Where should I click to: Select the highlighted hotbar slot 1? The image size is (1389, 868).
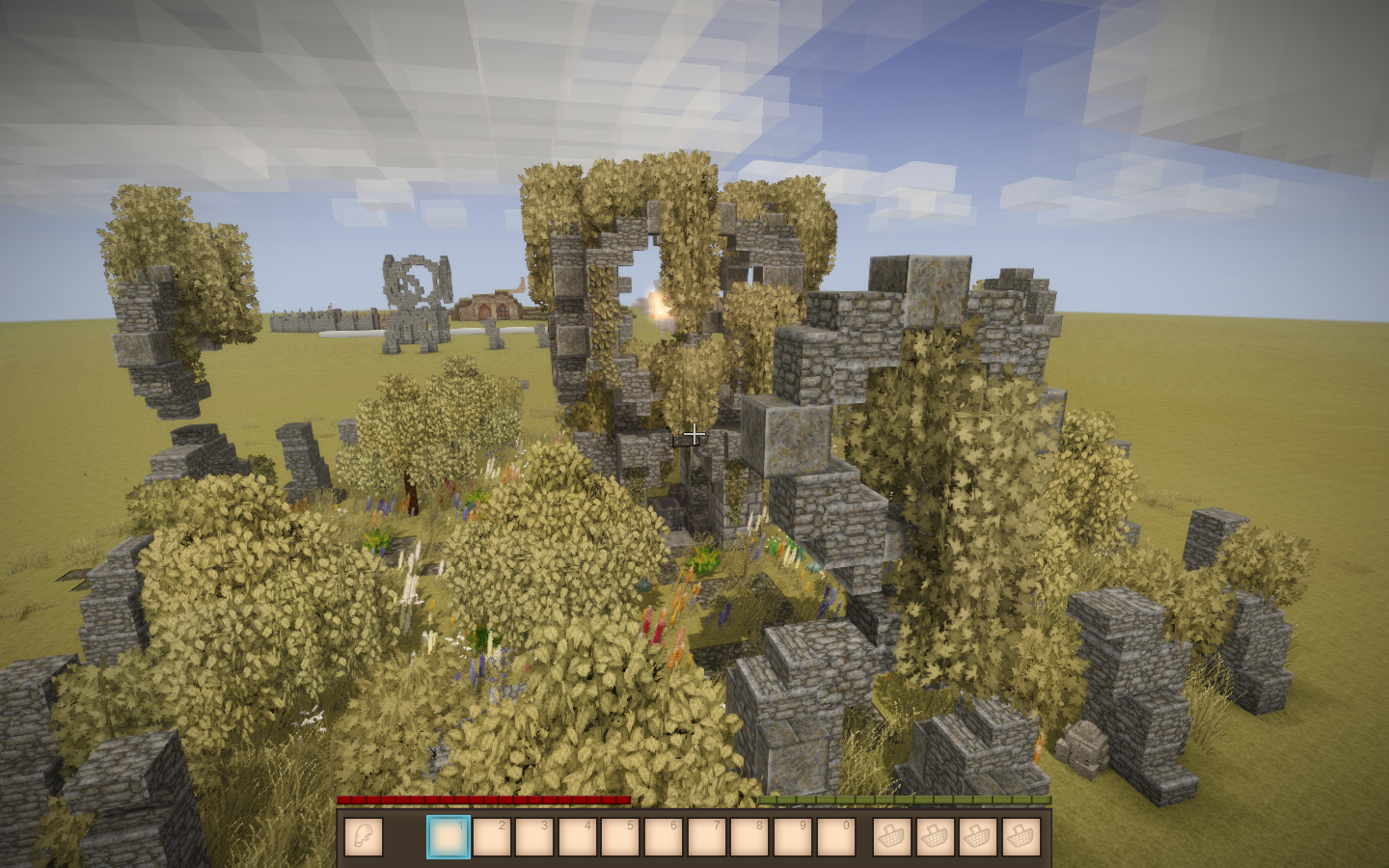449,837
